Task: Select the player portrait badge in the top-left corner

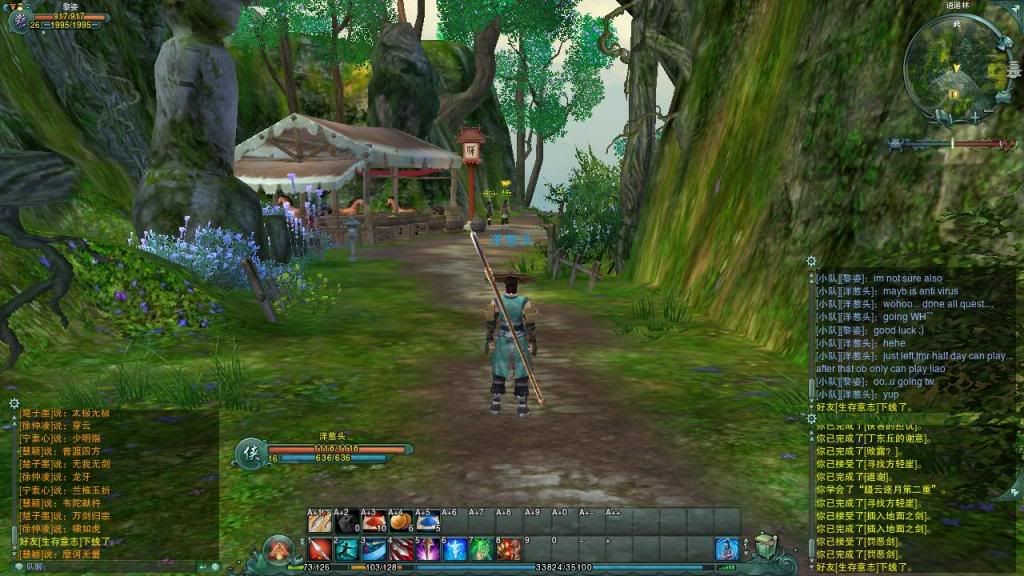Action: pos(18,18)
